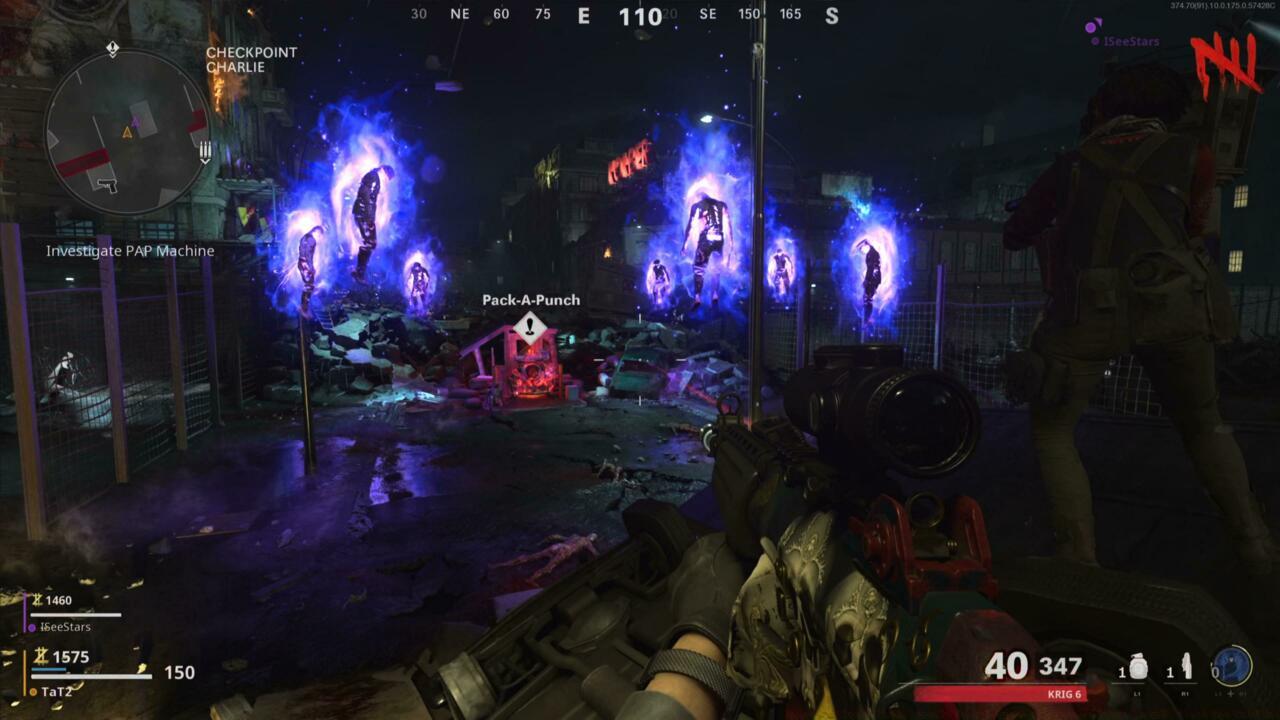Select the Investigate PAP Machine objective

130,251
